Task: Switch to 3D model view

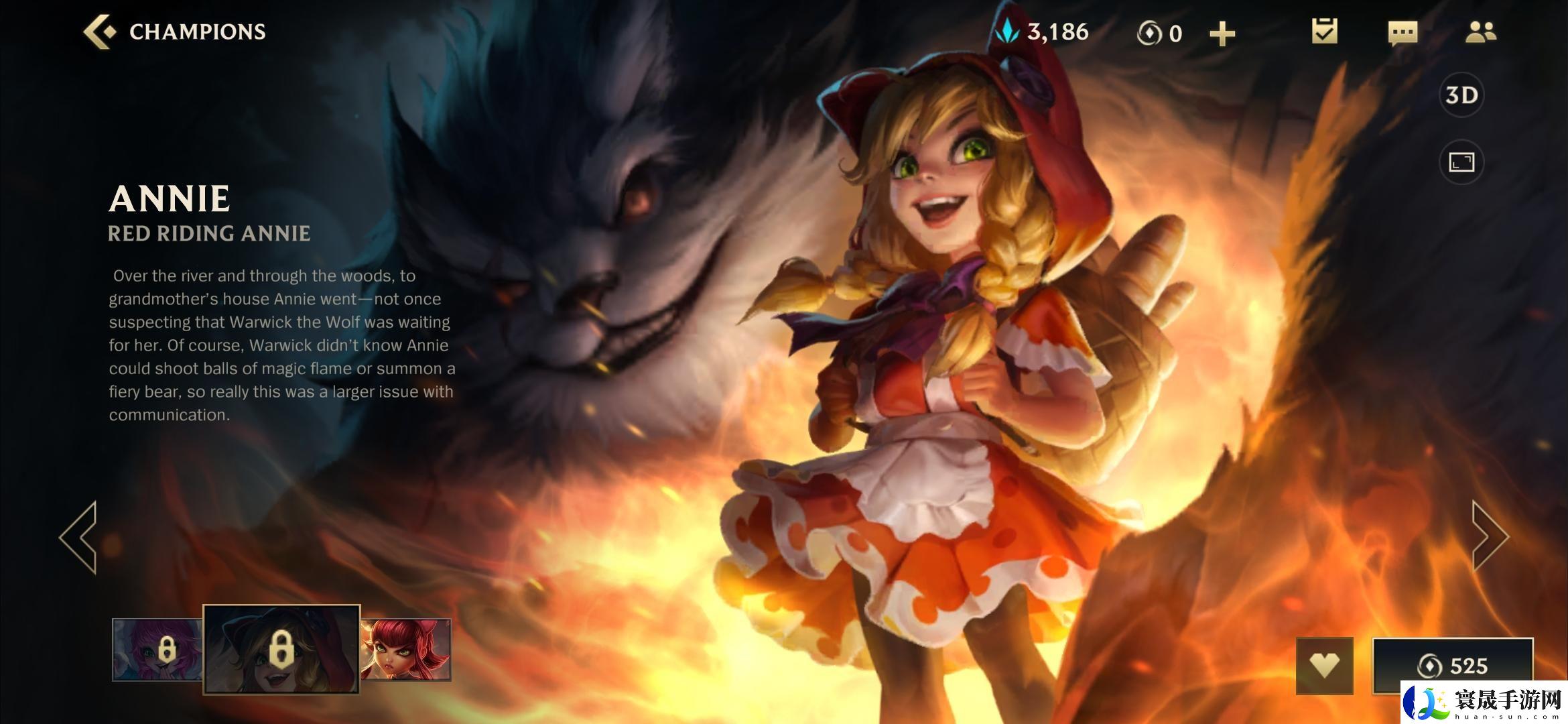Action: pyautogui.click(x=1461, y=95)
